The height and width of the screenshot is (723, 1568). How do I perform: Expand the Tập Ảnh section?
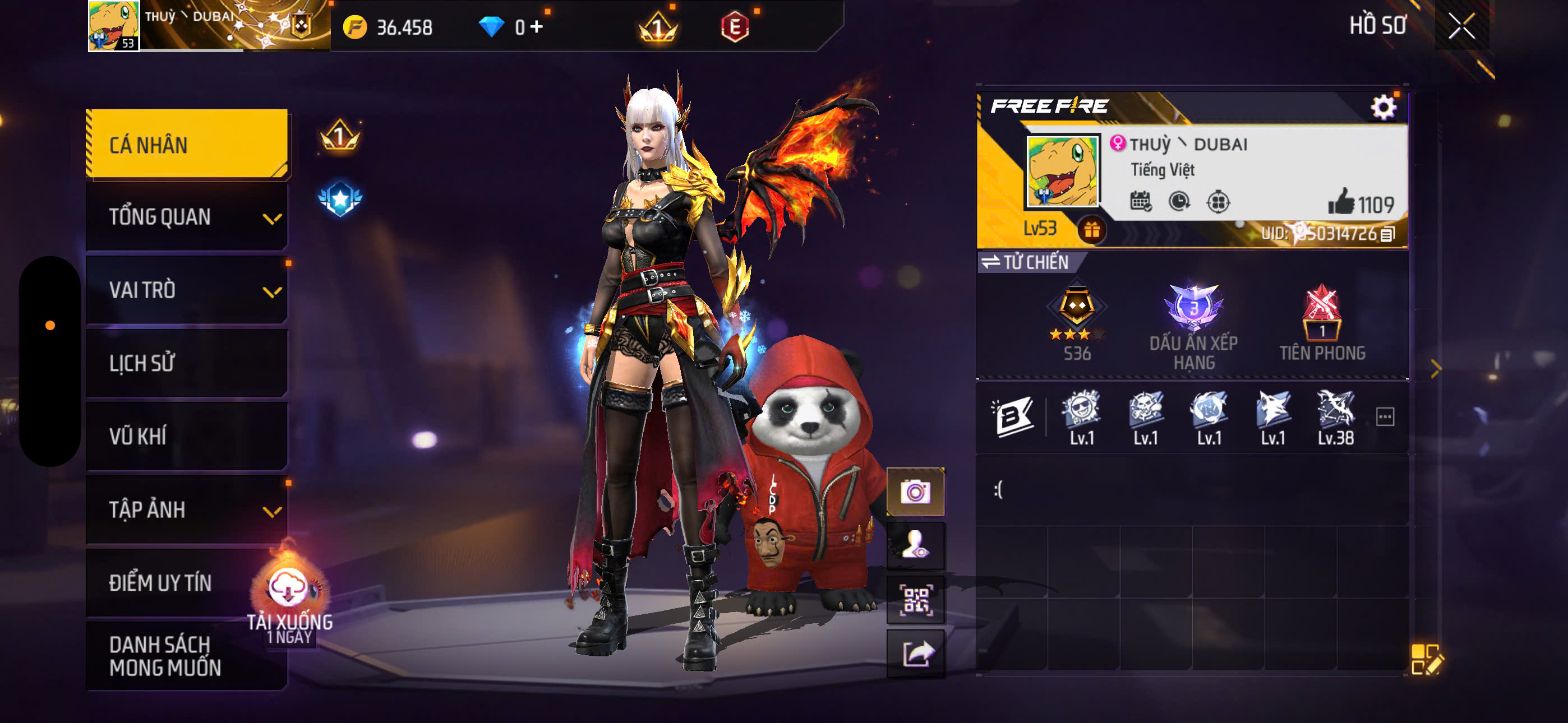point(187,509)
